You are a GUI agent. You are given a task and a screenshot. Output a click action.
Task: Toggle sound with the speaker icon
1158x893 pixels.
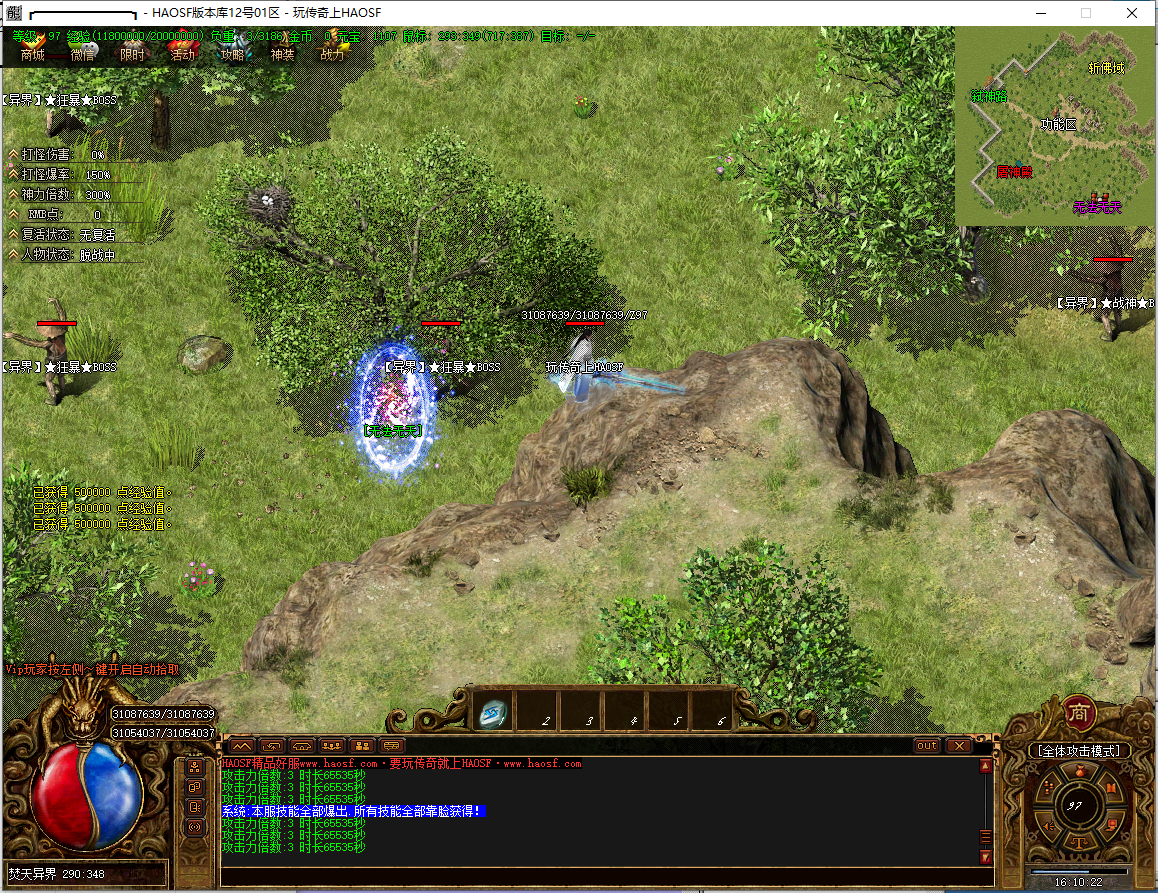click(1047, 826)
